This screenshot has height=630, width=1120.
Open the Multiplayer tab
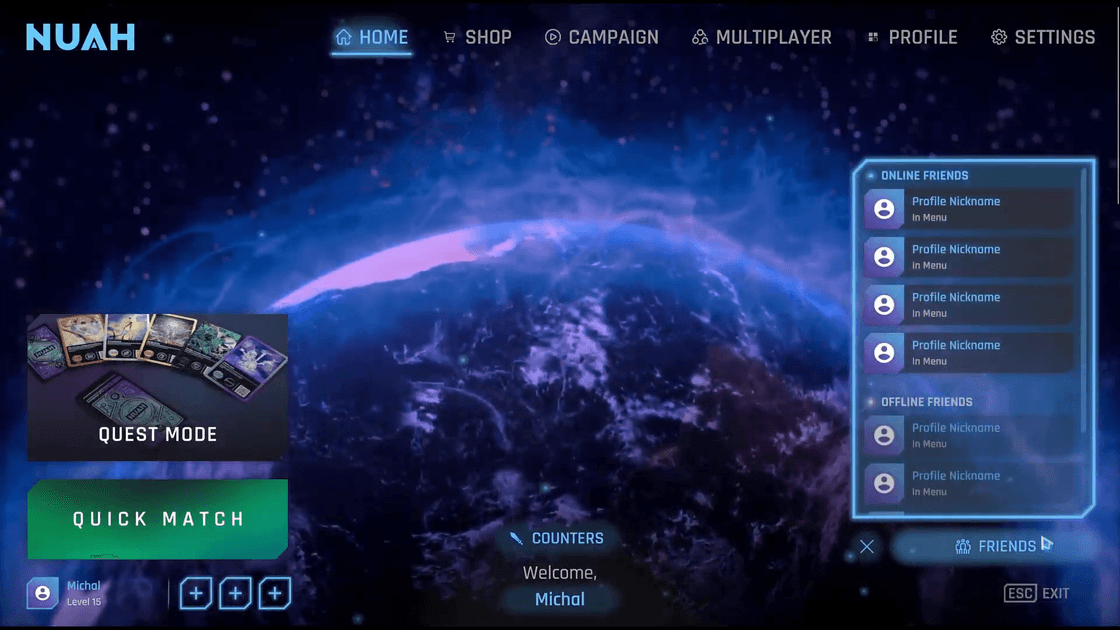coord(761,38)
